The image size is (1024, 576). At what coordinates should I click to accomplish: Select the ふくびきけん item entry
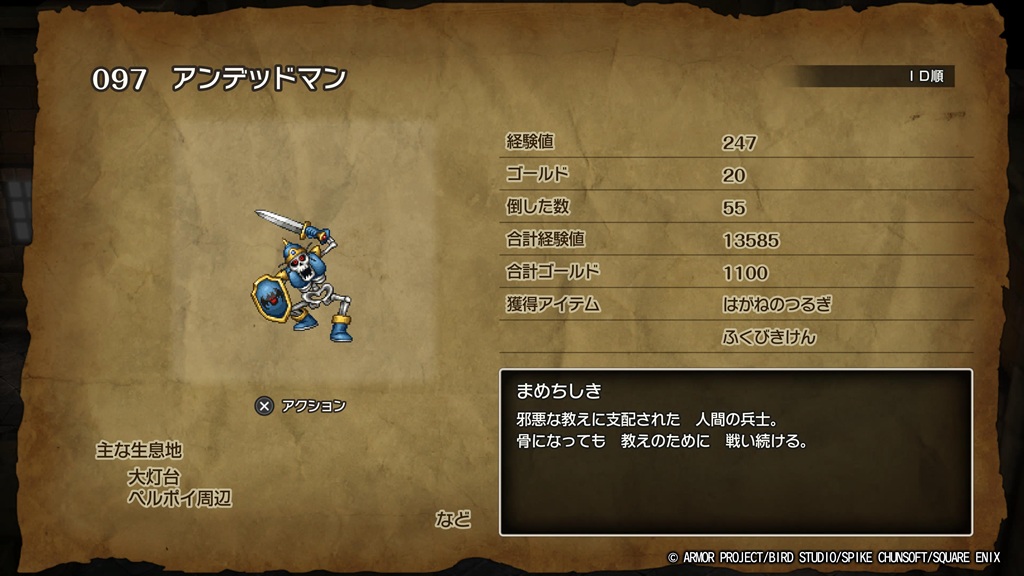(x=769, y=337)
